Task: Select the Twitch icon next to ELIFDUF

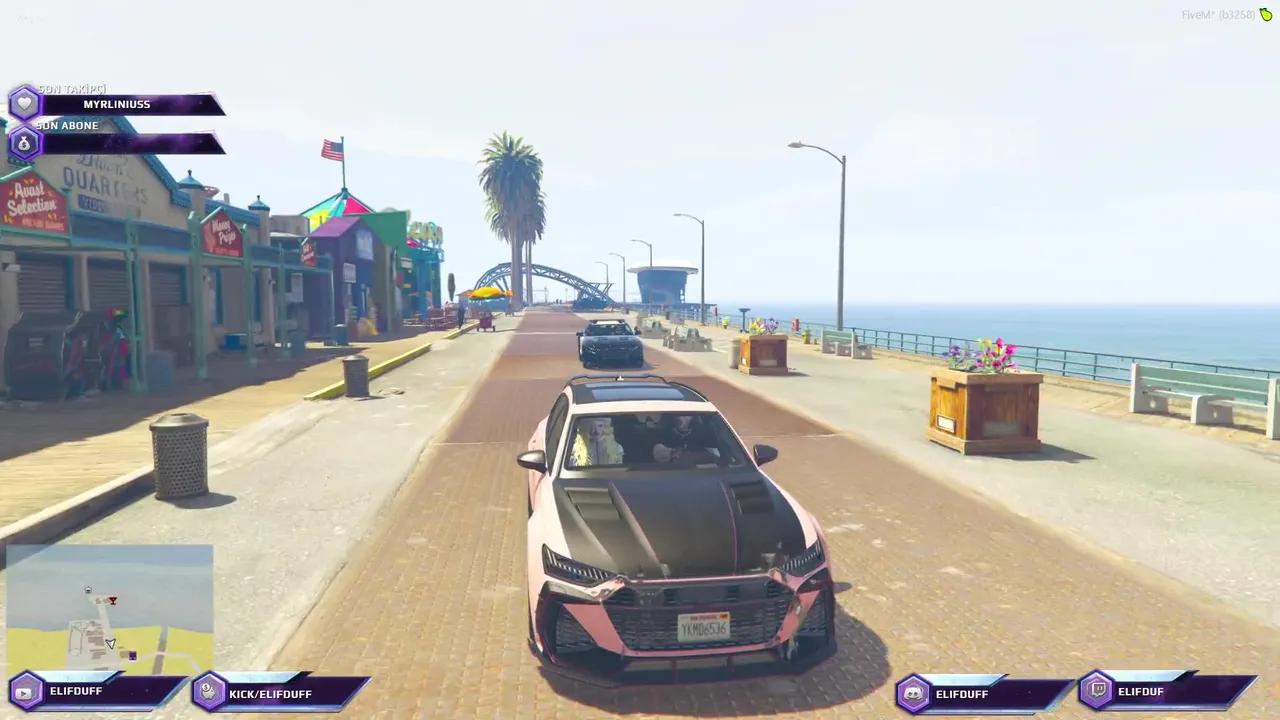Action: (x=1097, y=691)
